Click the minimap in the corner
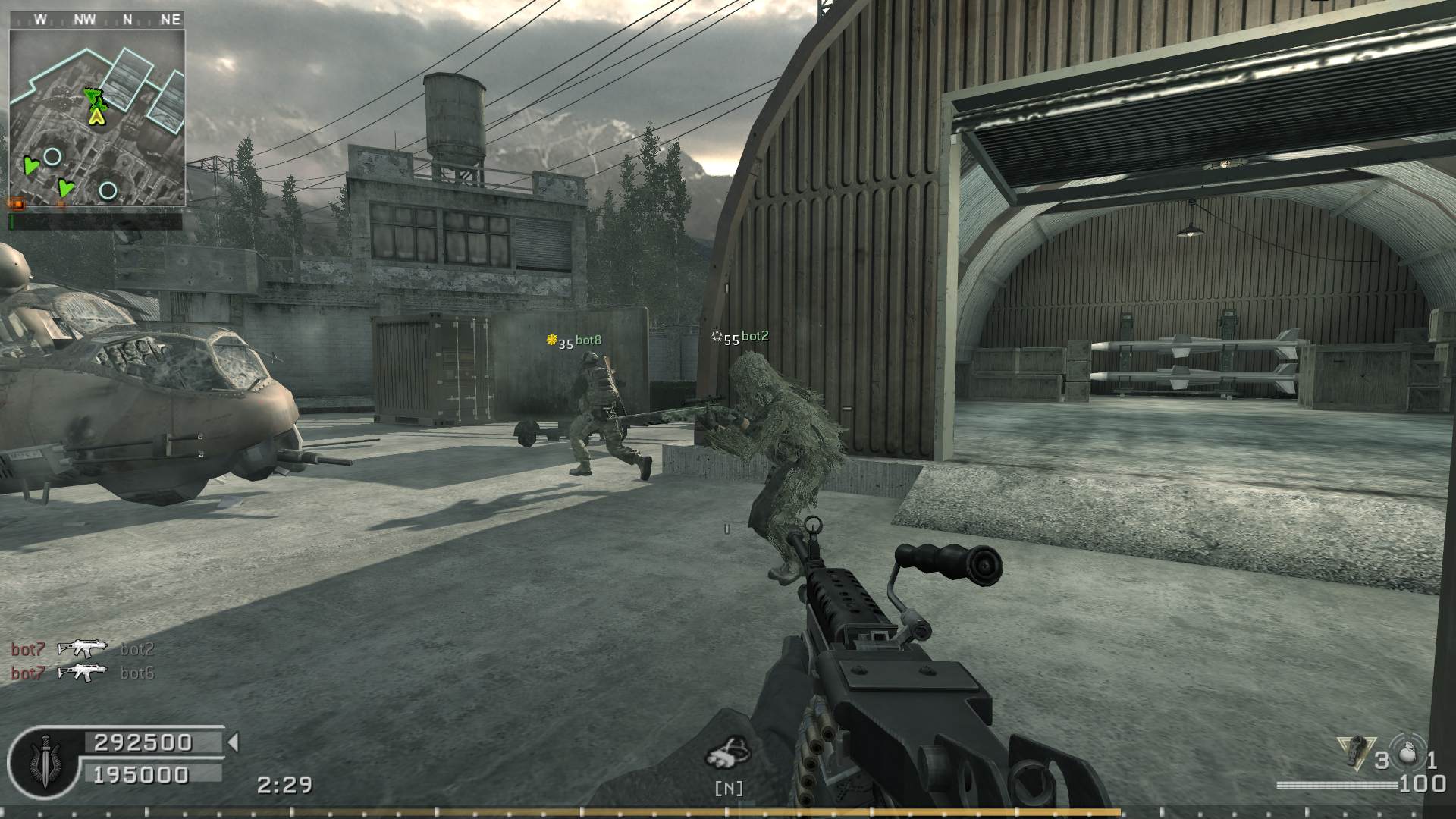Screen dimensions: 1456x819 pos(97,118)
